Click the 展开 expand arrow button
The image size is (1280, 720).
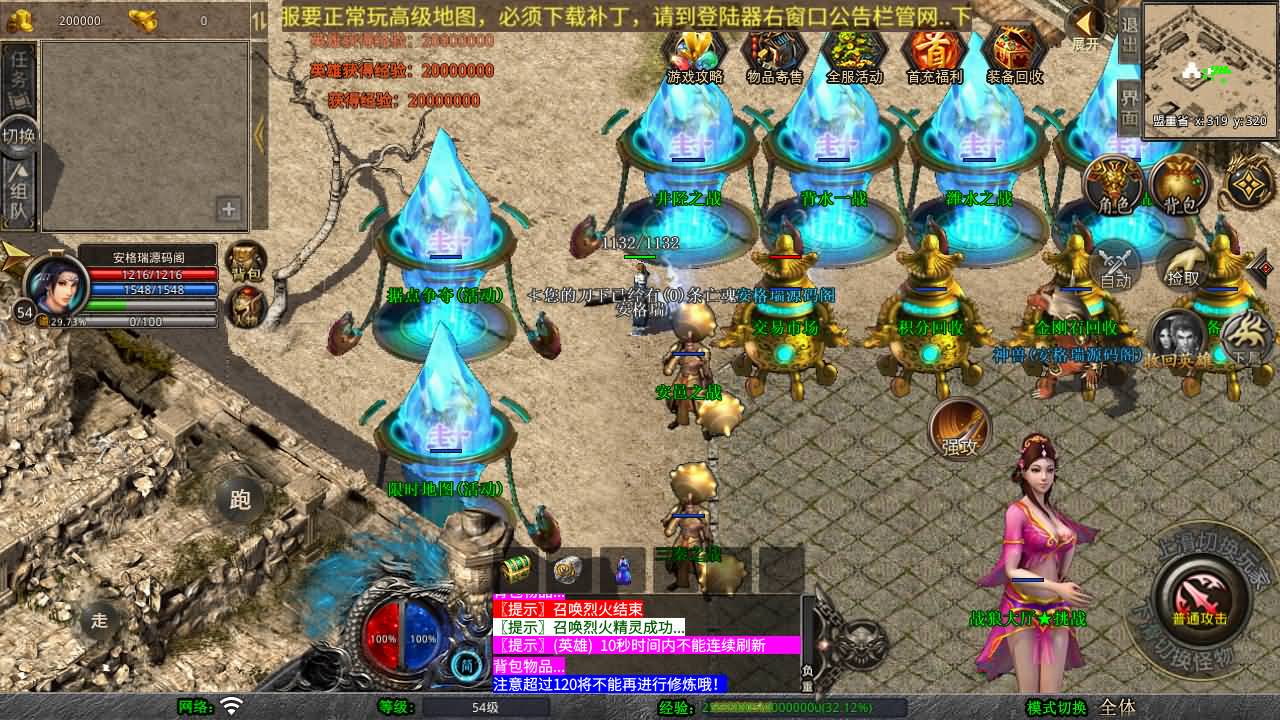pos(1085,26)
